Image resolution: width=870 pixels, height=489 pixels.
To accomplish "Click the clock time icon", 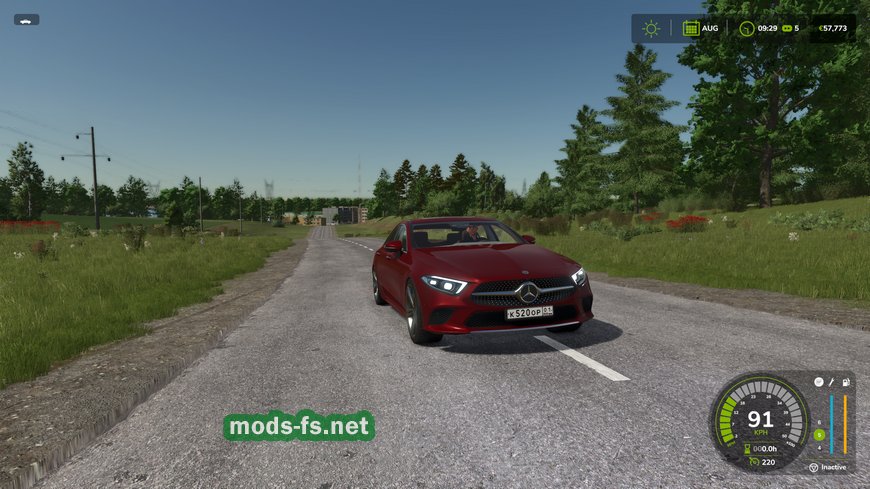I will [746, 28].
